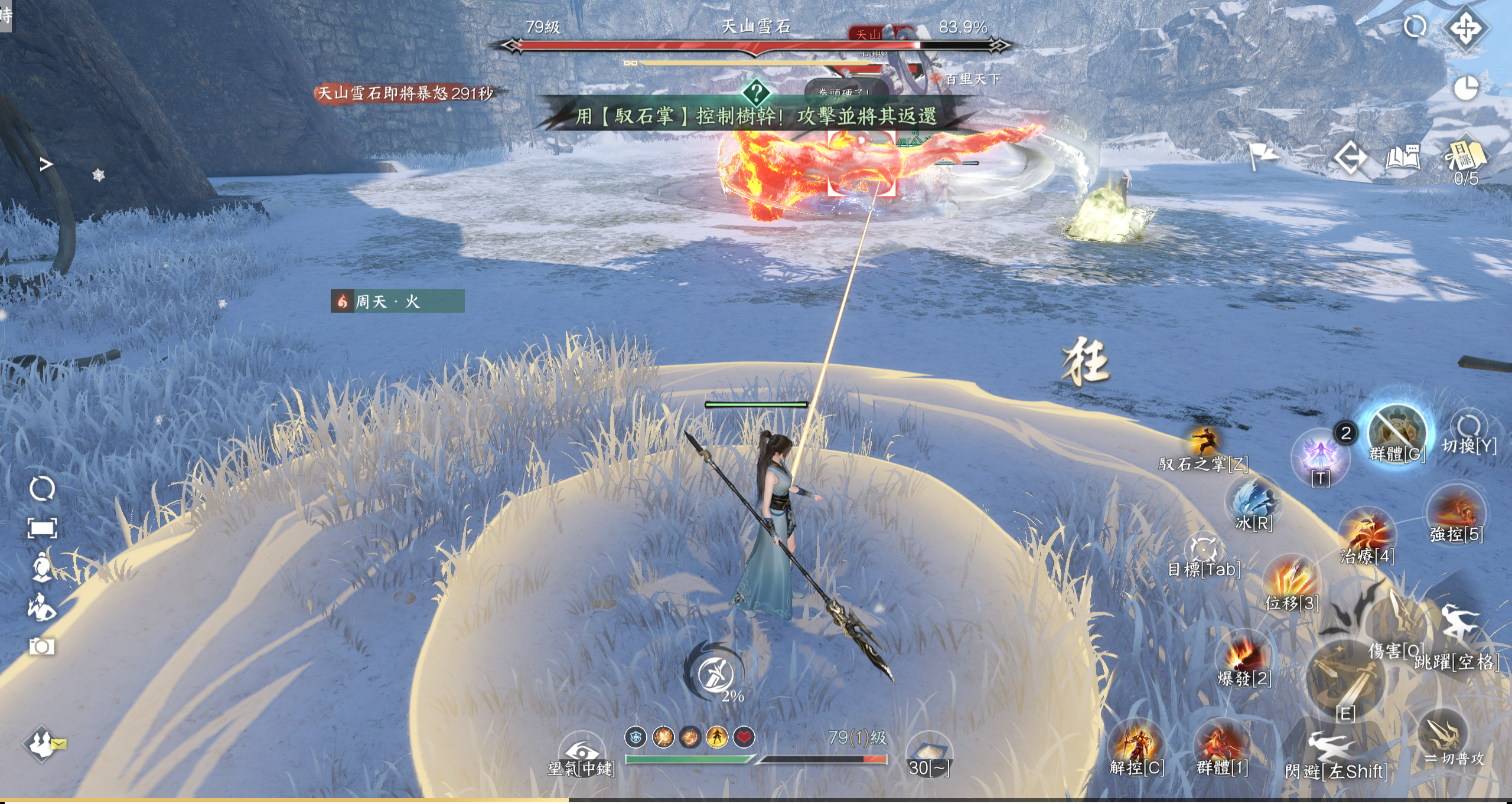The width and height of the screenshot is (1512, 804).
Task: Click the 切換 swap button
Action: click(1468, 427)
